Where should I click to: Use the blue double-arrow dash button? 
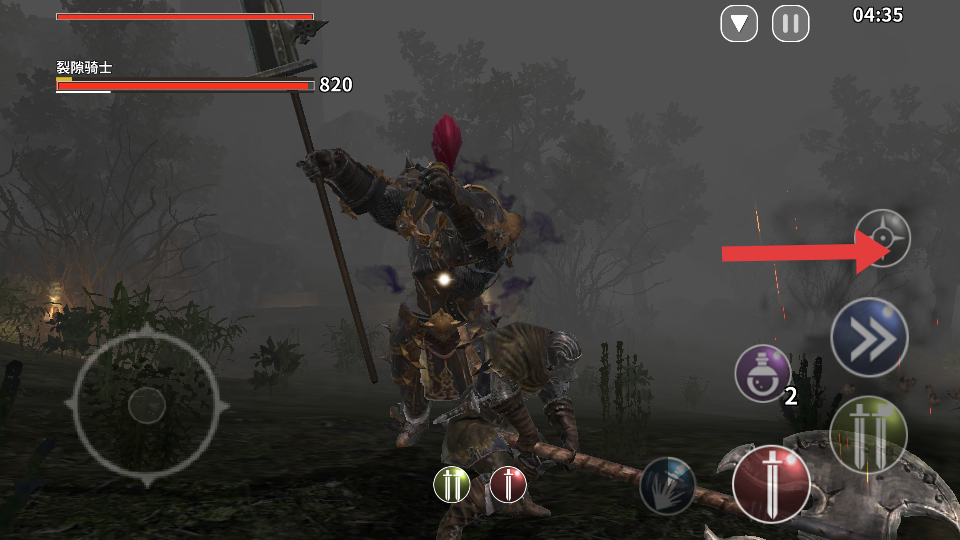[869, 337]
